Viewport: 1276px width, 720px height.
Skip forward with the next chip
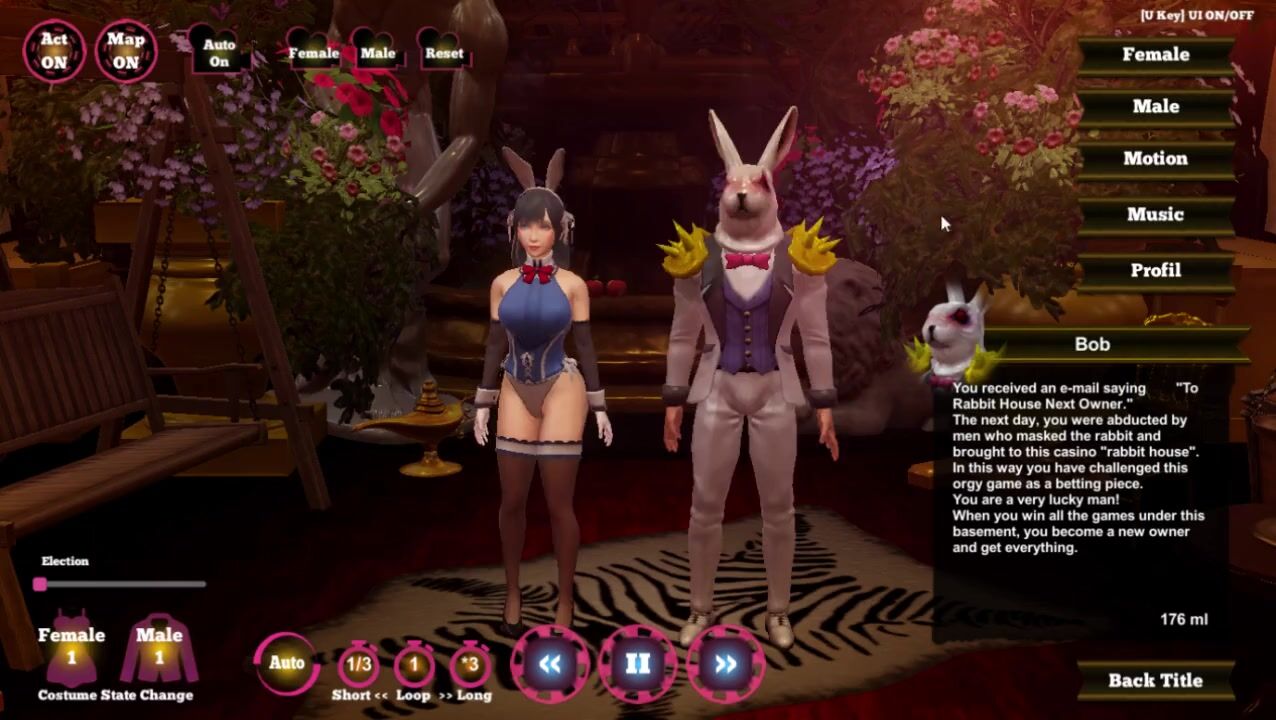pos(725,664)
